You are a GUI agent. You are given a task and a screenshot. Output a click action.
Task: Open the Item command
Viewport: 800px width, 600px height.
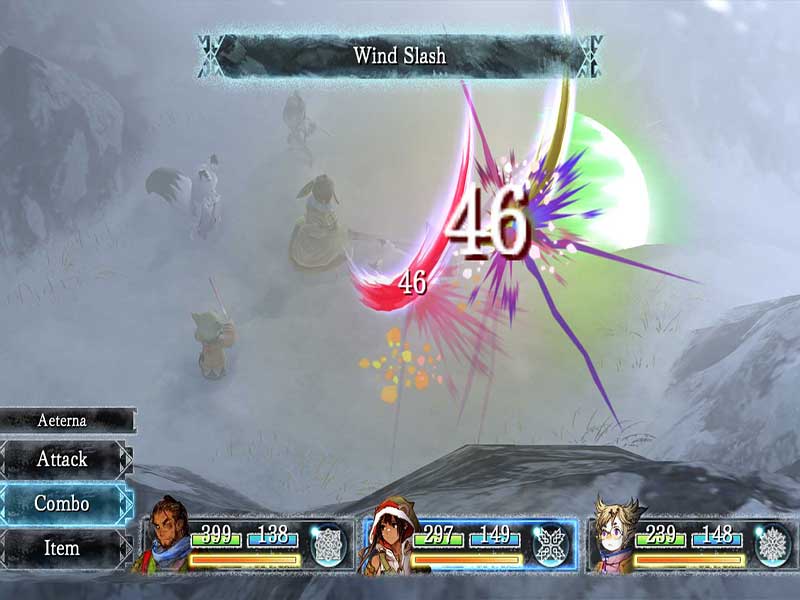coord(63,548)
